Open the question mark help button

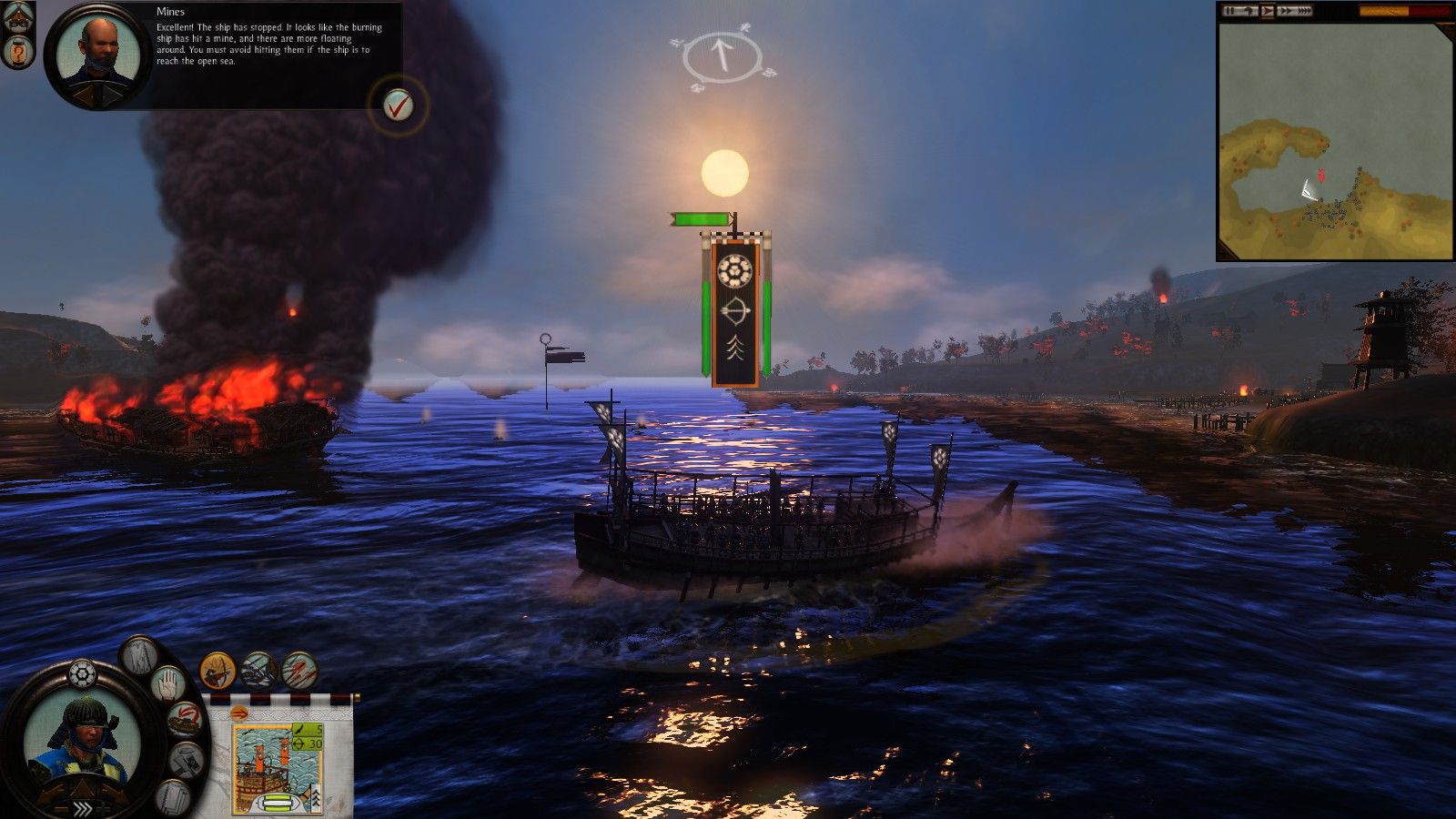[x=19, y=53]
